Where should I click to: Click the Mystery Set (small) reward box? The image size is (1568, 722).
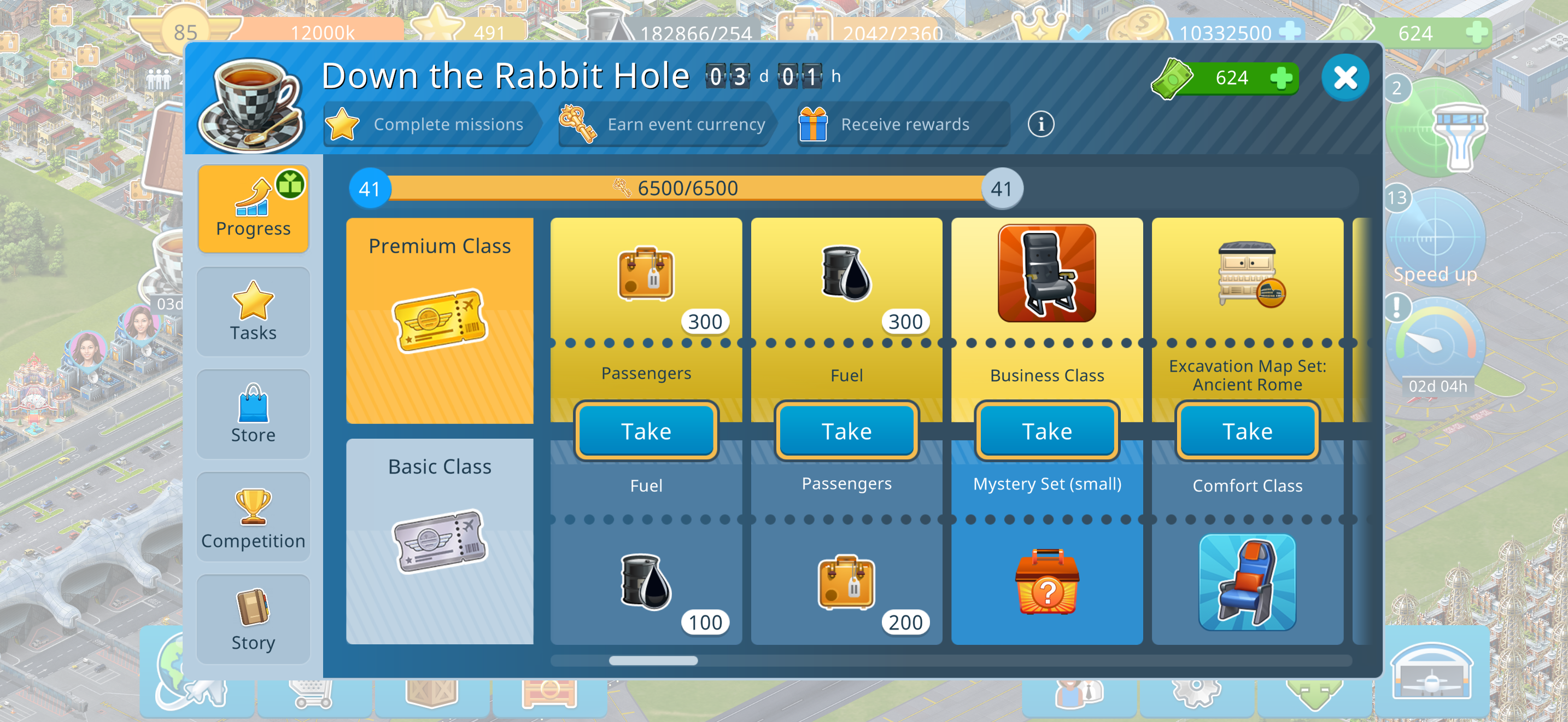point(1046,583)
